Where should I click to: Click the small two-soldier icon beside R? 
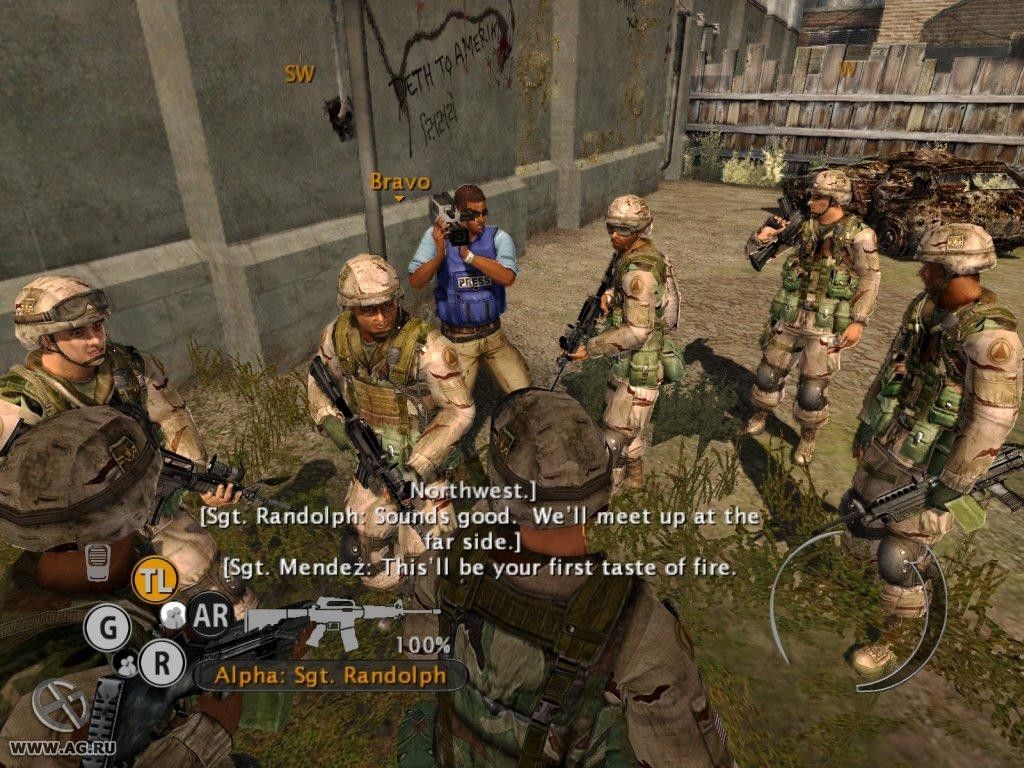[x=127, y=662]
